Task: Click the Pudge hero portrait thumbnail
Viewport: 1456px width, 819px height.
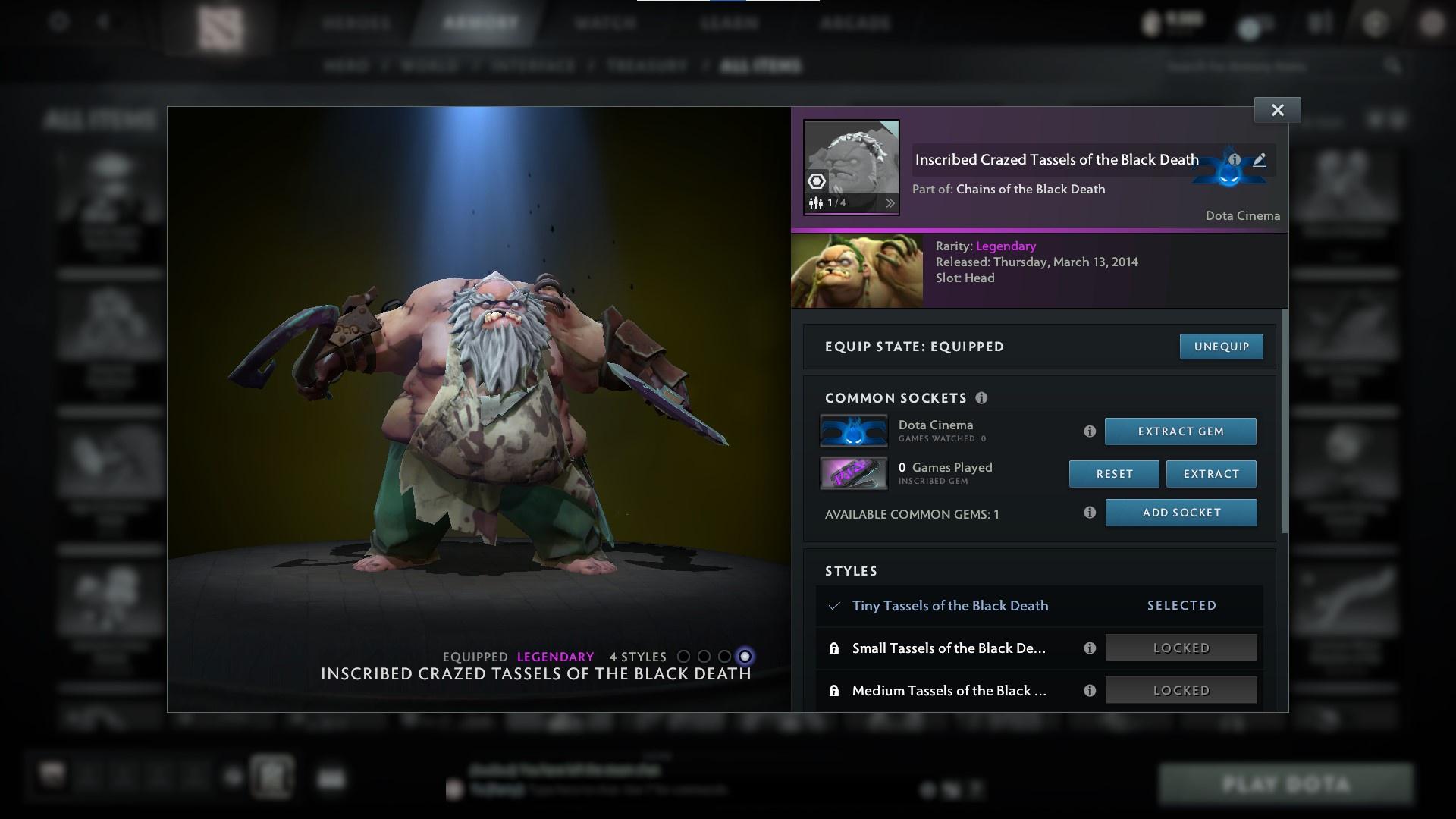Action: [x=857, y=270]
